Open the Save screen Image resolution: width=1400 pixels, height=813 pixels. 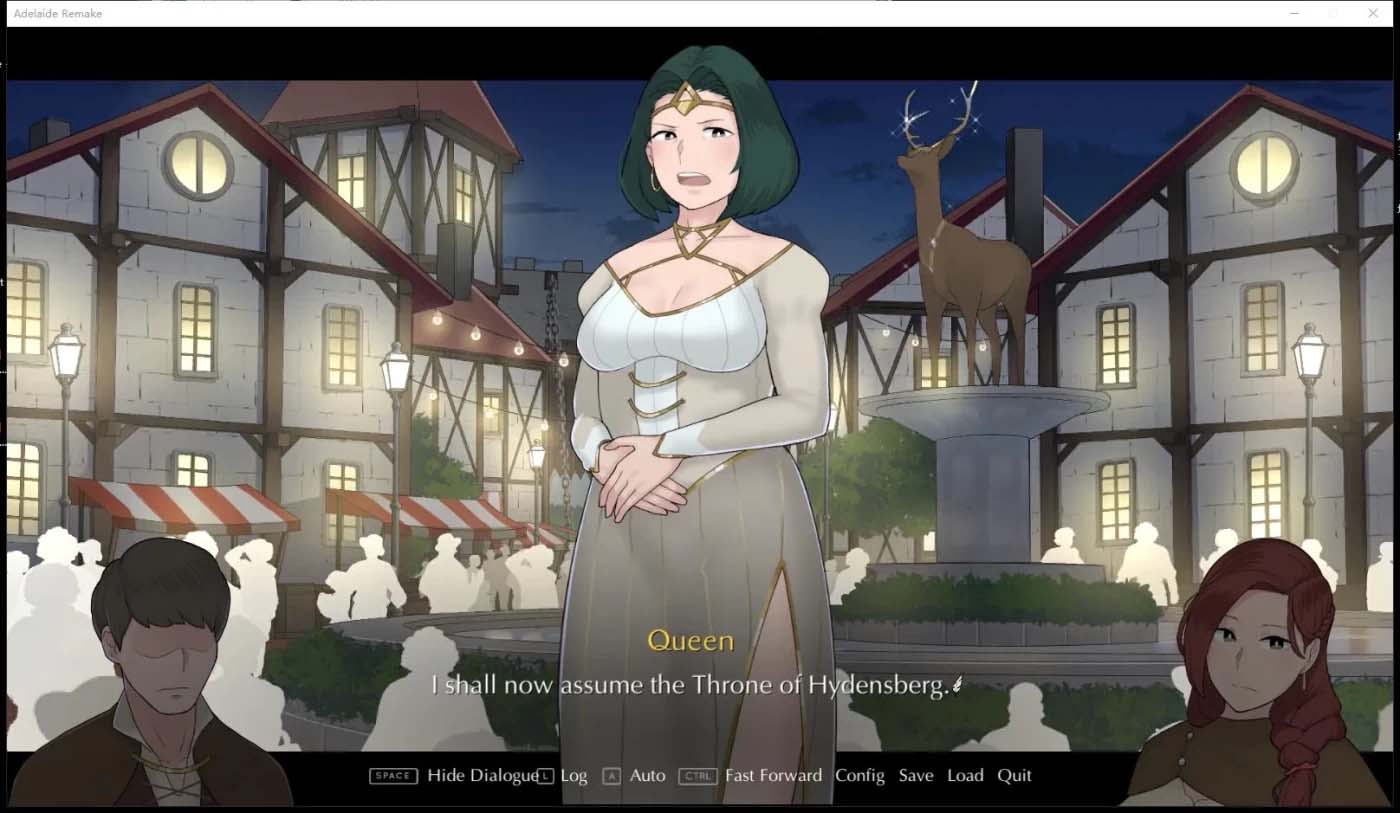(x=916, y=776)
